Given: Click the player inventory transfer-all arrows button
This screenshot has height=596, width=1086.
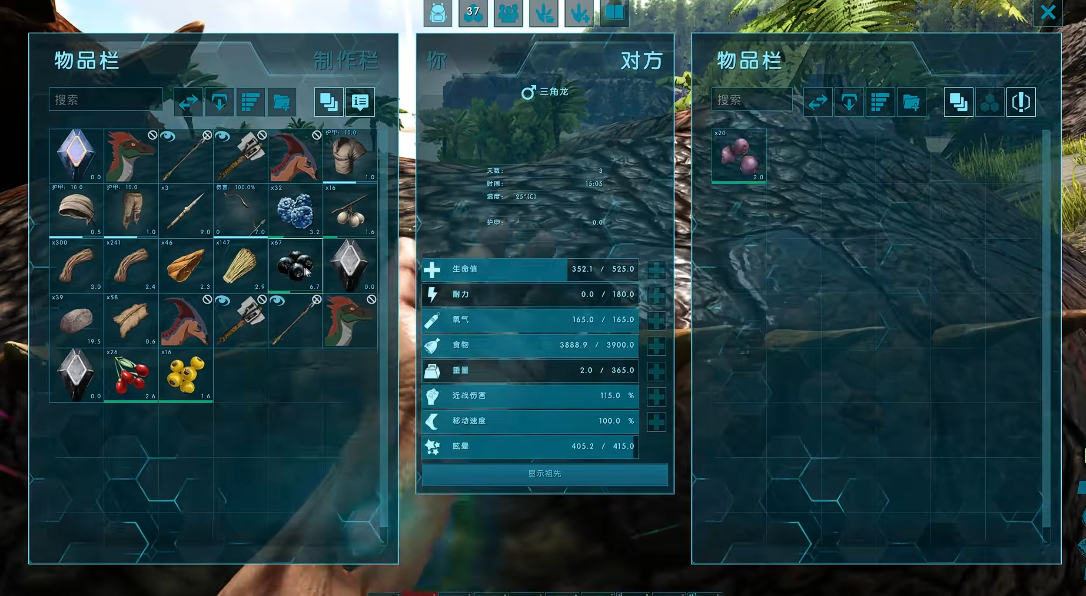Looking at the screenshot, I should pyautogui.click(x=188, y=102).
